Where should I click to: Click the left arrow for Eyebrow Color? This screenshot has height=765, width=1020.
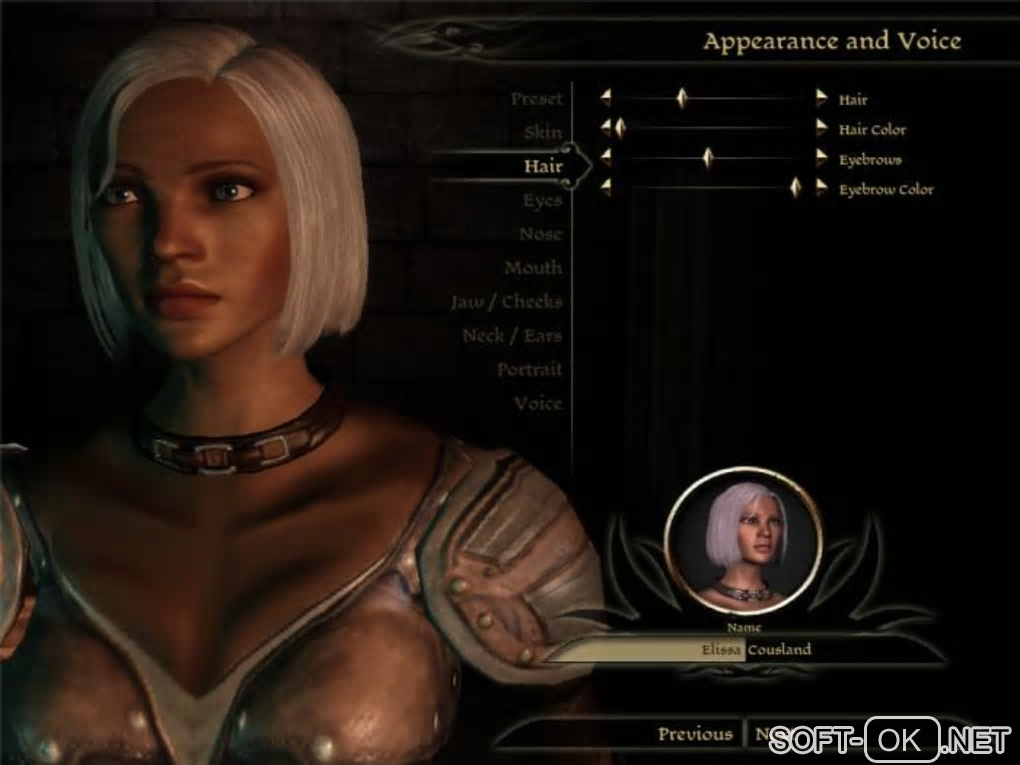point(605,187)
